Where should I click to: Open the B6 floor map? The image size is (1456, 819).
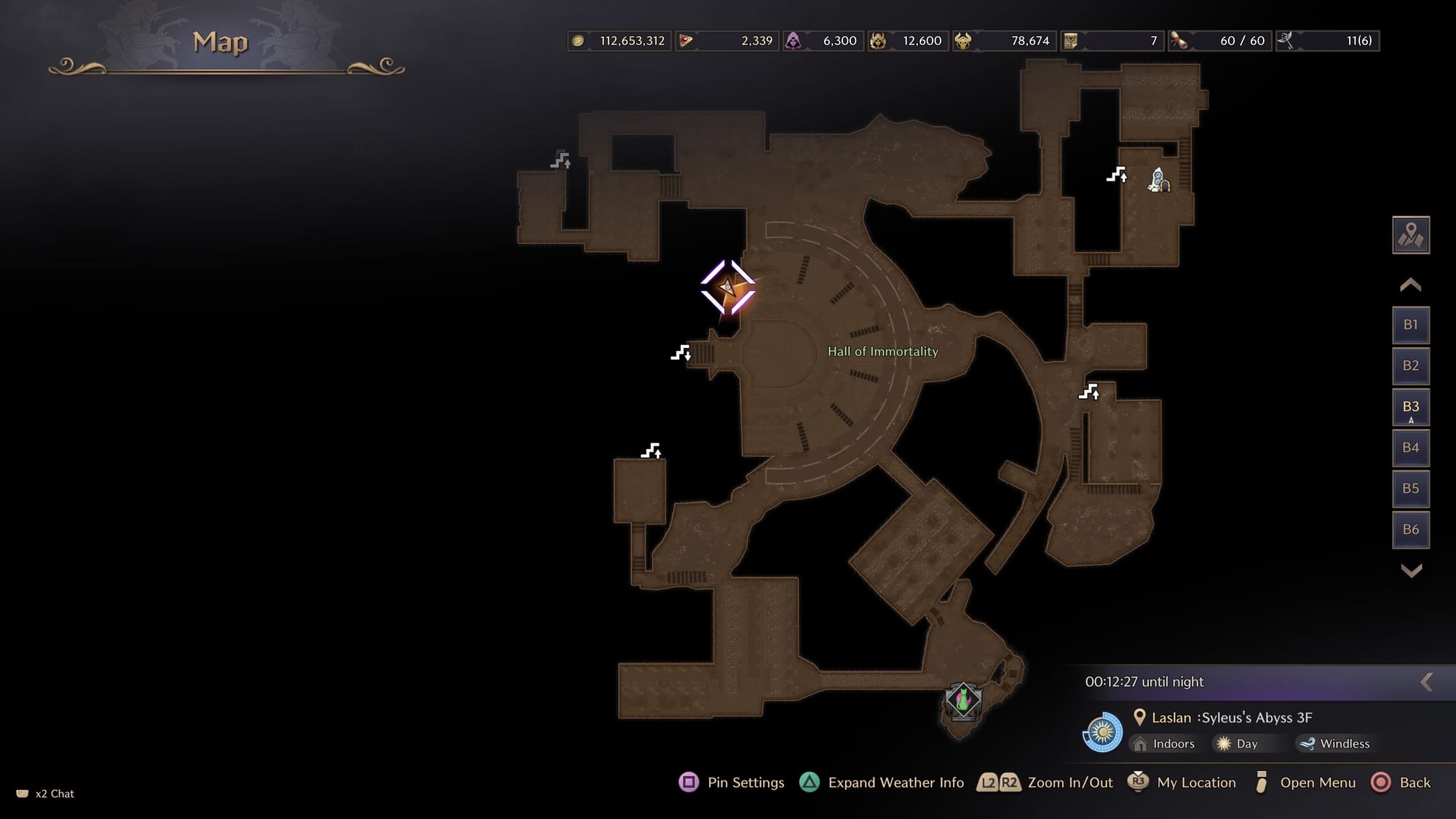point(1410,530)
